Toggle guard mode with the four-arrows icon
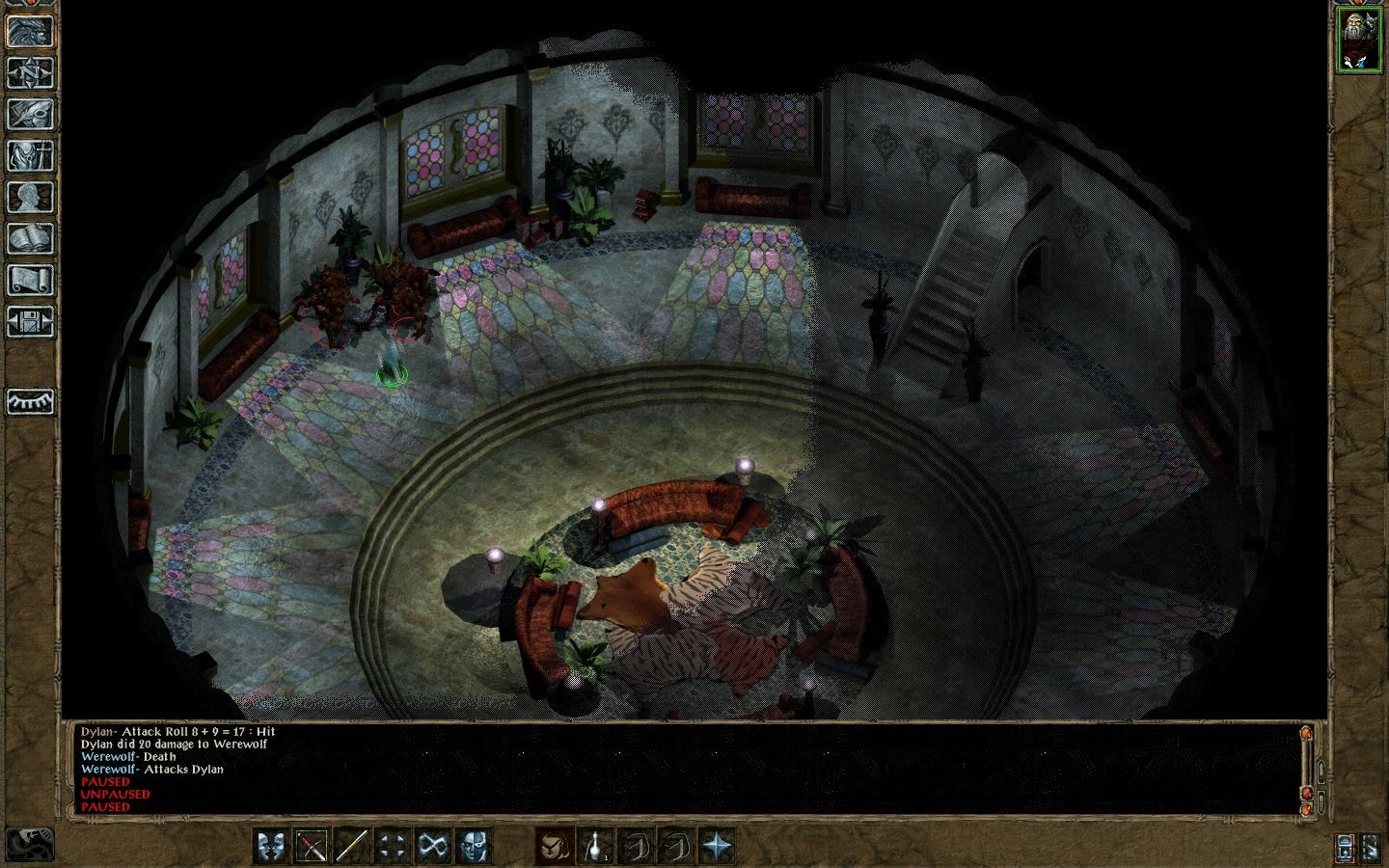This screenshot has width=1389, height=868. click(x=393, y=845)
